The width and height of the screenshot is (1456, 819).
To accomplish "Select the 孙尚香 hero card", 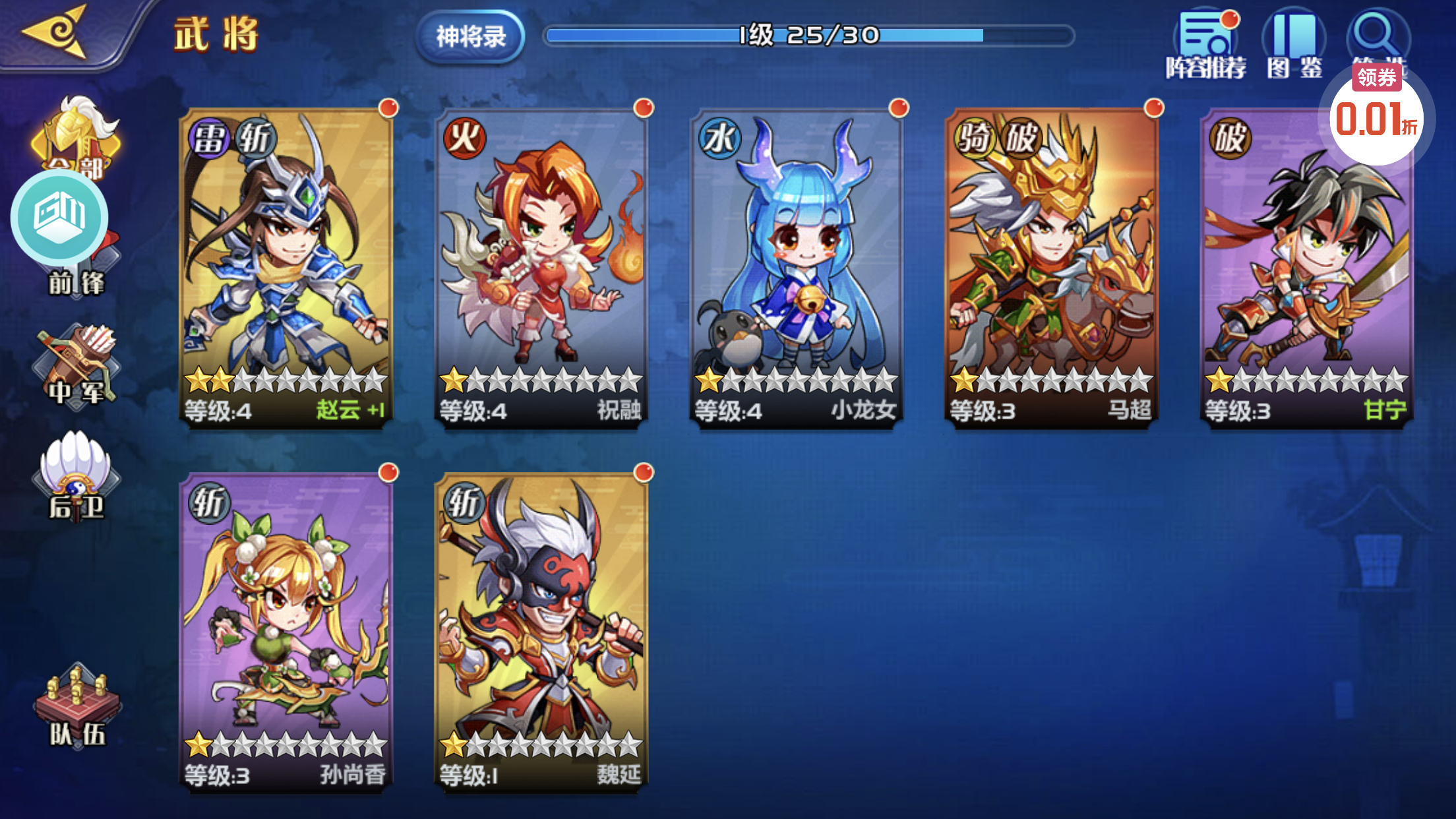I will pos(286,632).
